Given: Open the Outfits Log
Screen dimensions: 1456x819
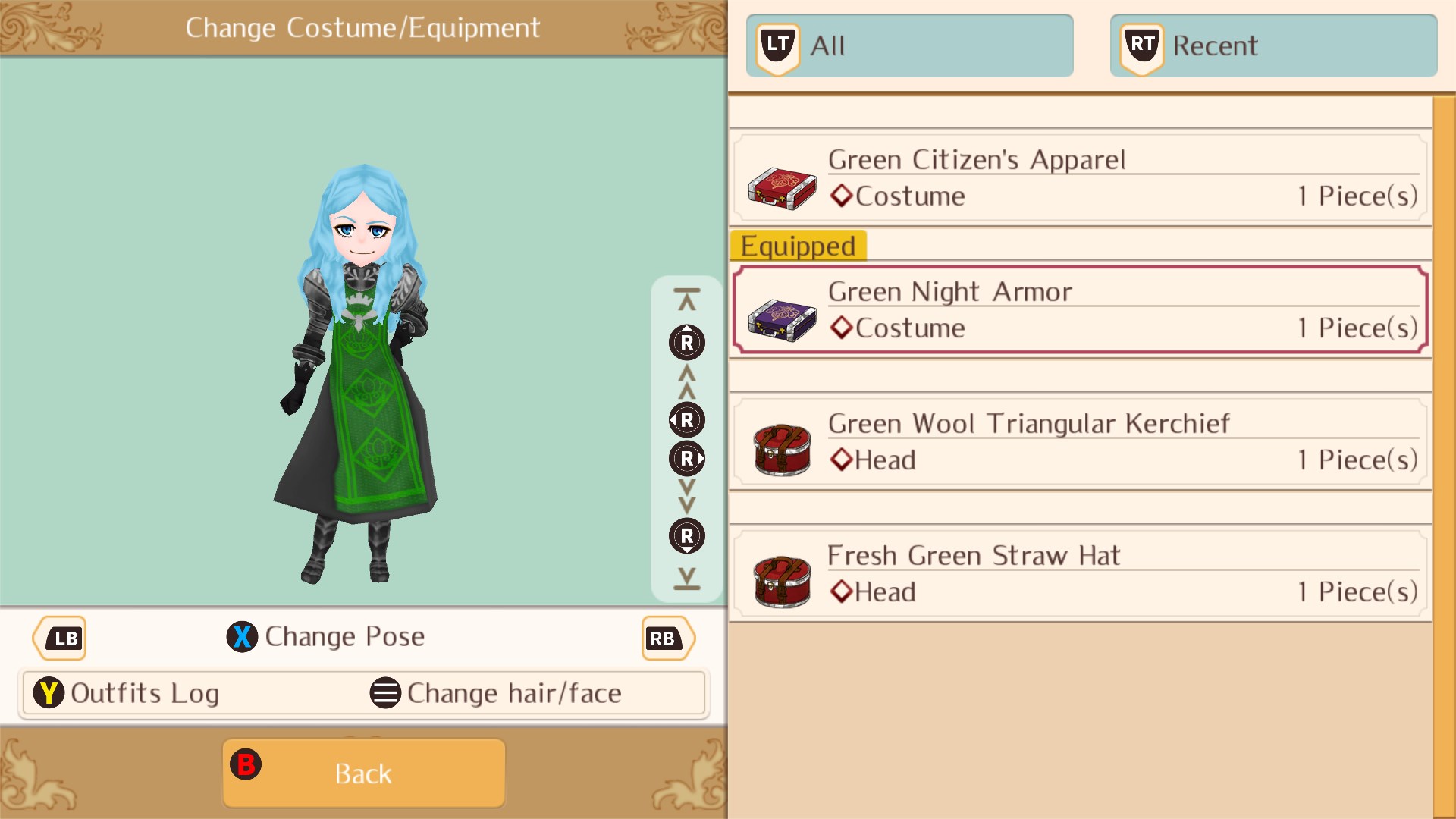Looking at the screenshot, I should pyautogui.click(x=144, y=692).
